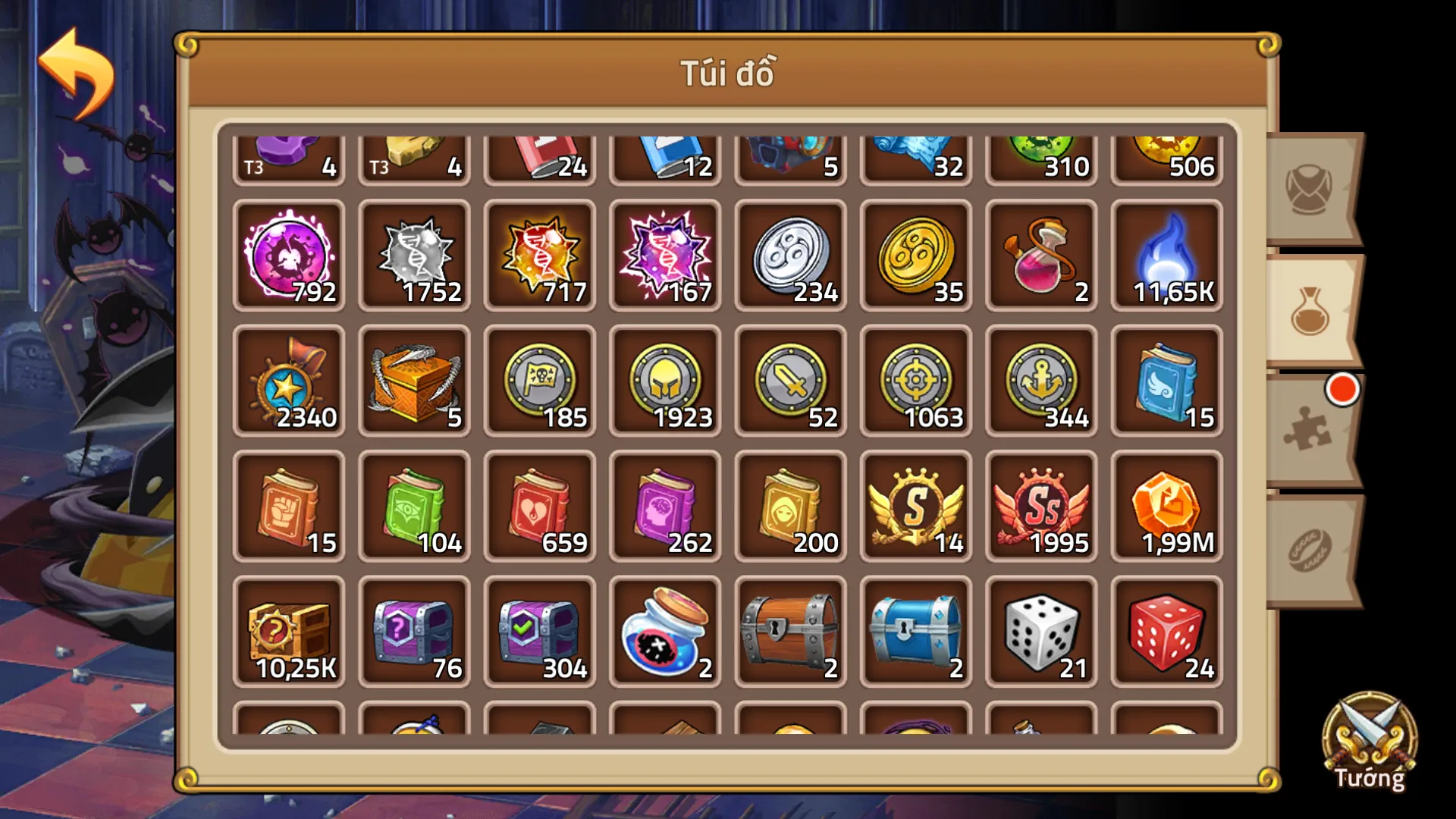Select the pink potion flask item
The width and height of the screenshot is (1456, 819).
click(1040, 254)
